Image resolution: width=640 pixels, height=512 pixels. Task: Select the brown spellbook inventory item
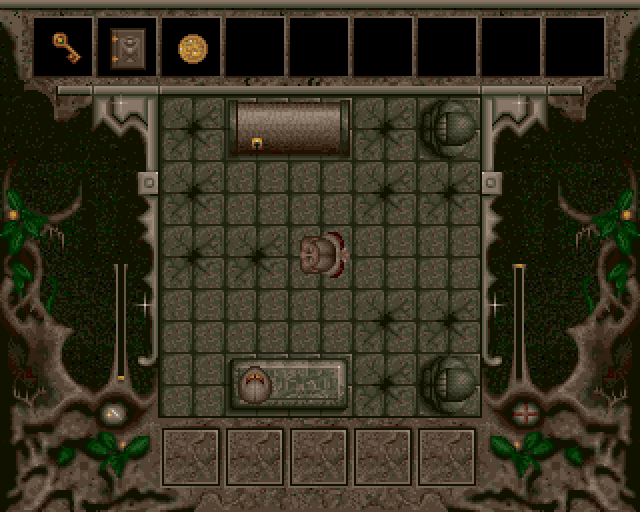click(x=128, y=46)
